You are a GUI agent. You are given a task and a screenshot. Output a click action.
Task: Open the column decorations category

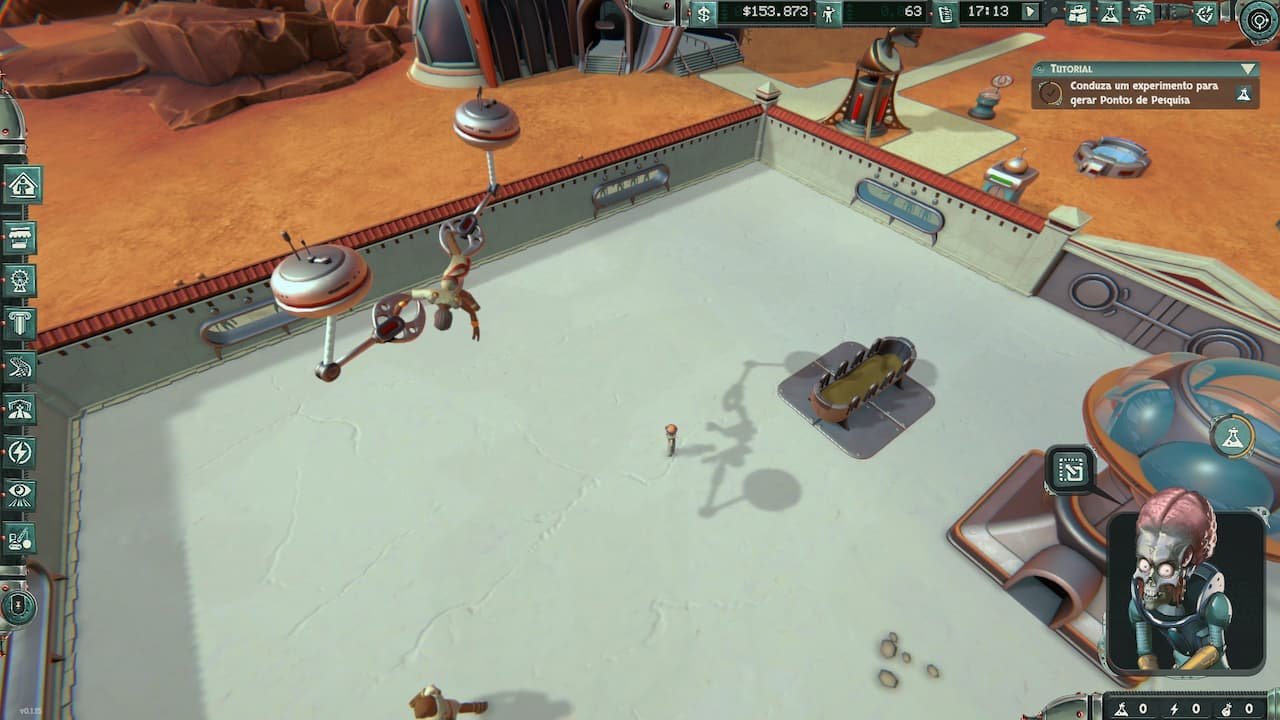21,323
